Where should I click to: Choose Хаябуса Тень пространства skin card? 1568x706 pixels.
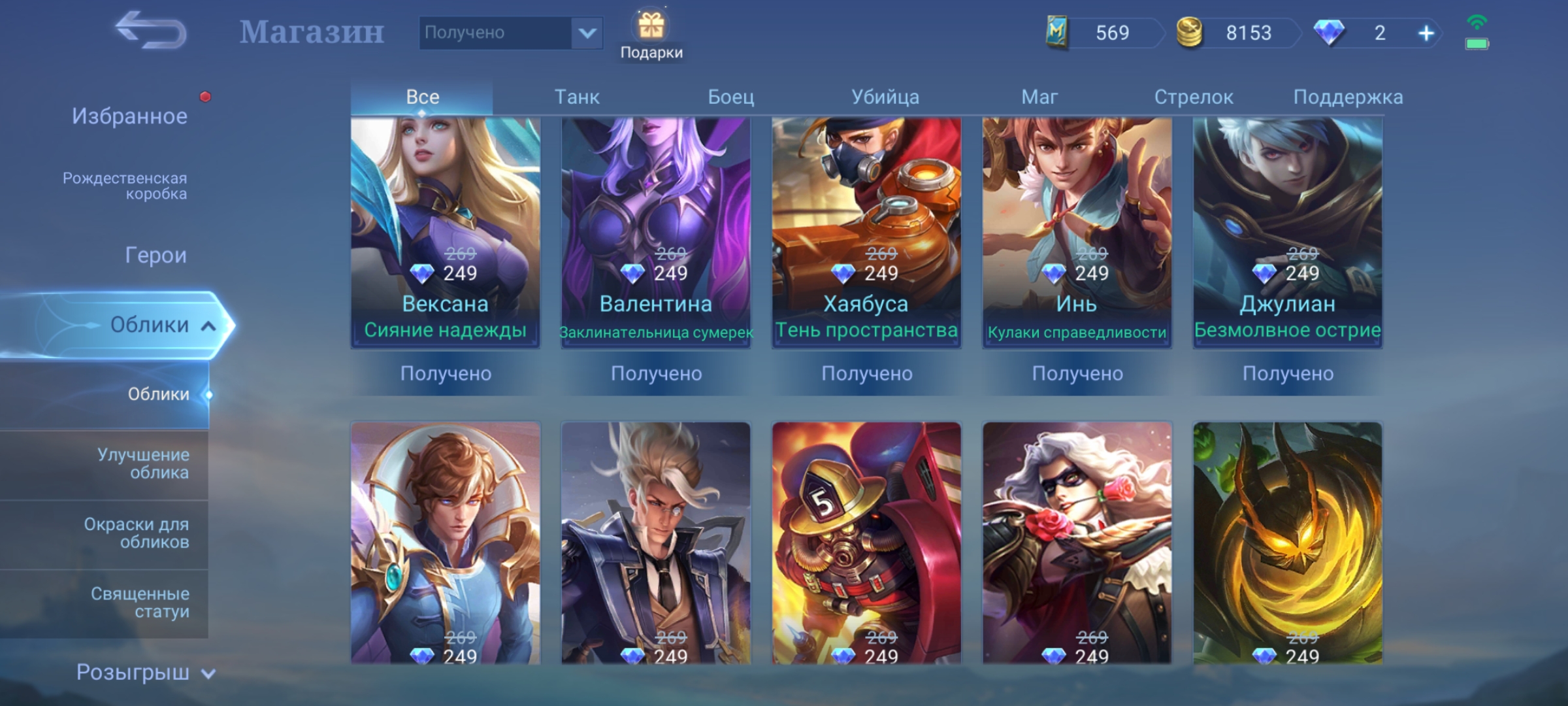point(866,232)
